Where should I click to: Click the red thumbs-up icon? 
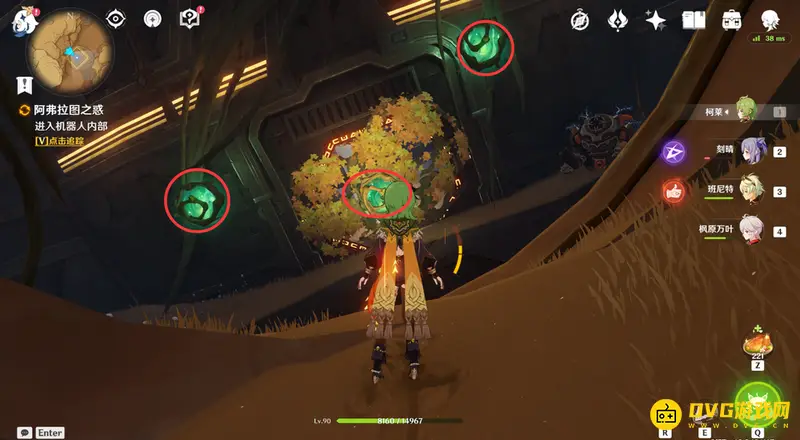coord(673,190)
